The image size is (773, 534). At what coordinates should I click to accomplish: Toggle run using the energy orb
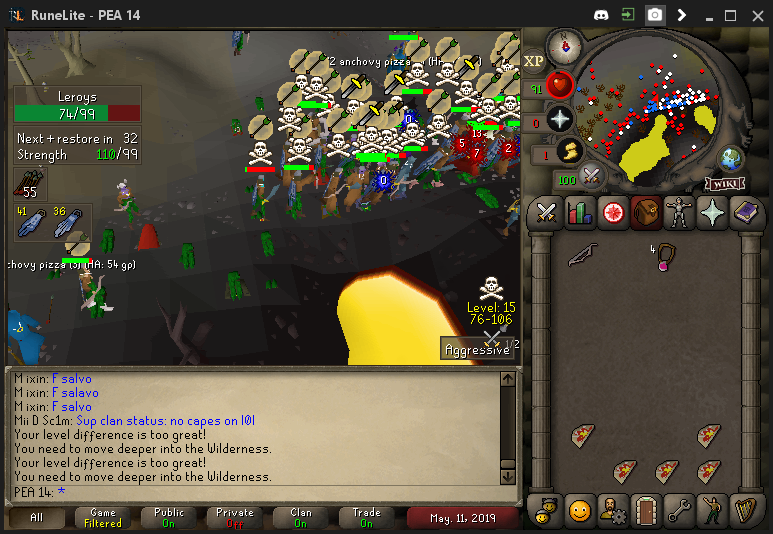click(569, 151)
